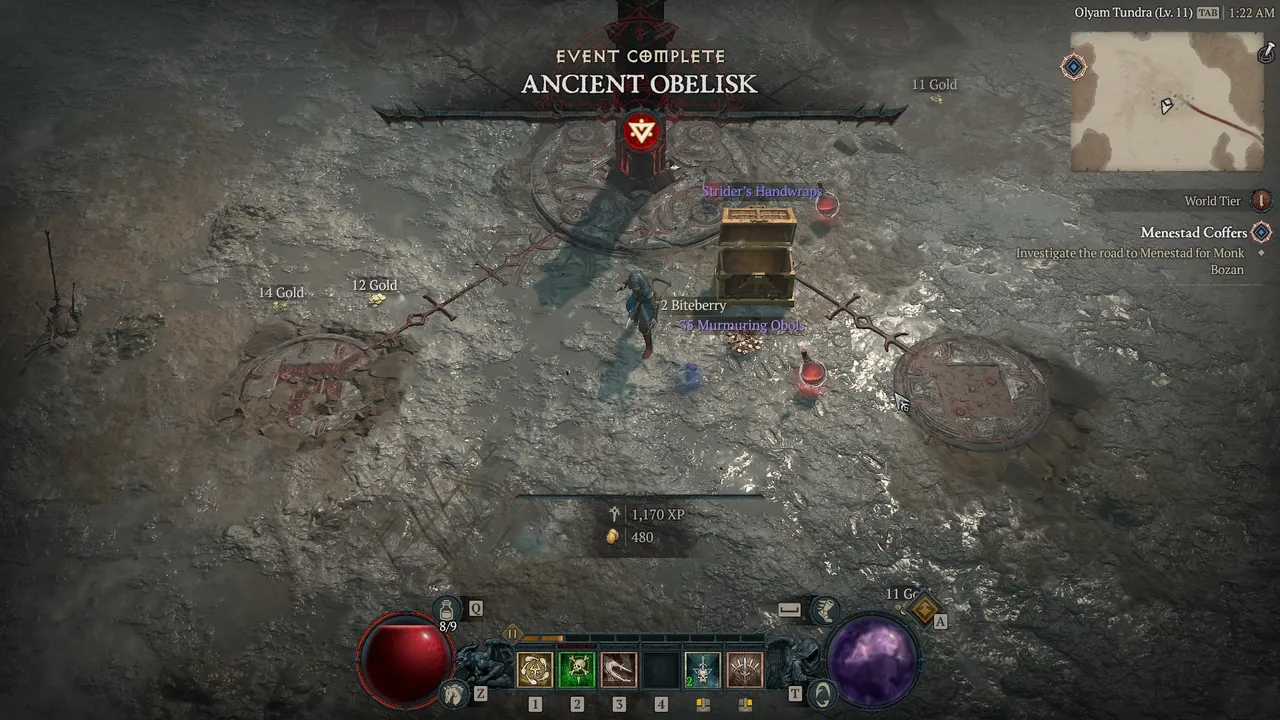The image size is (1280, 720).
Task: Collect the 36 Murmuring Obols label
Action: (x=742, y=326)
